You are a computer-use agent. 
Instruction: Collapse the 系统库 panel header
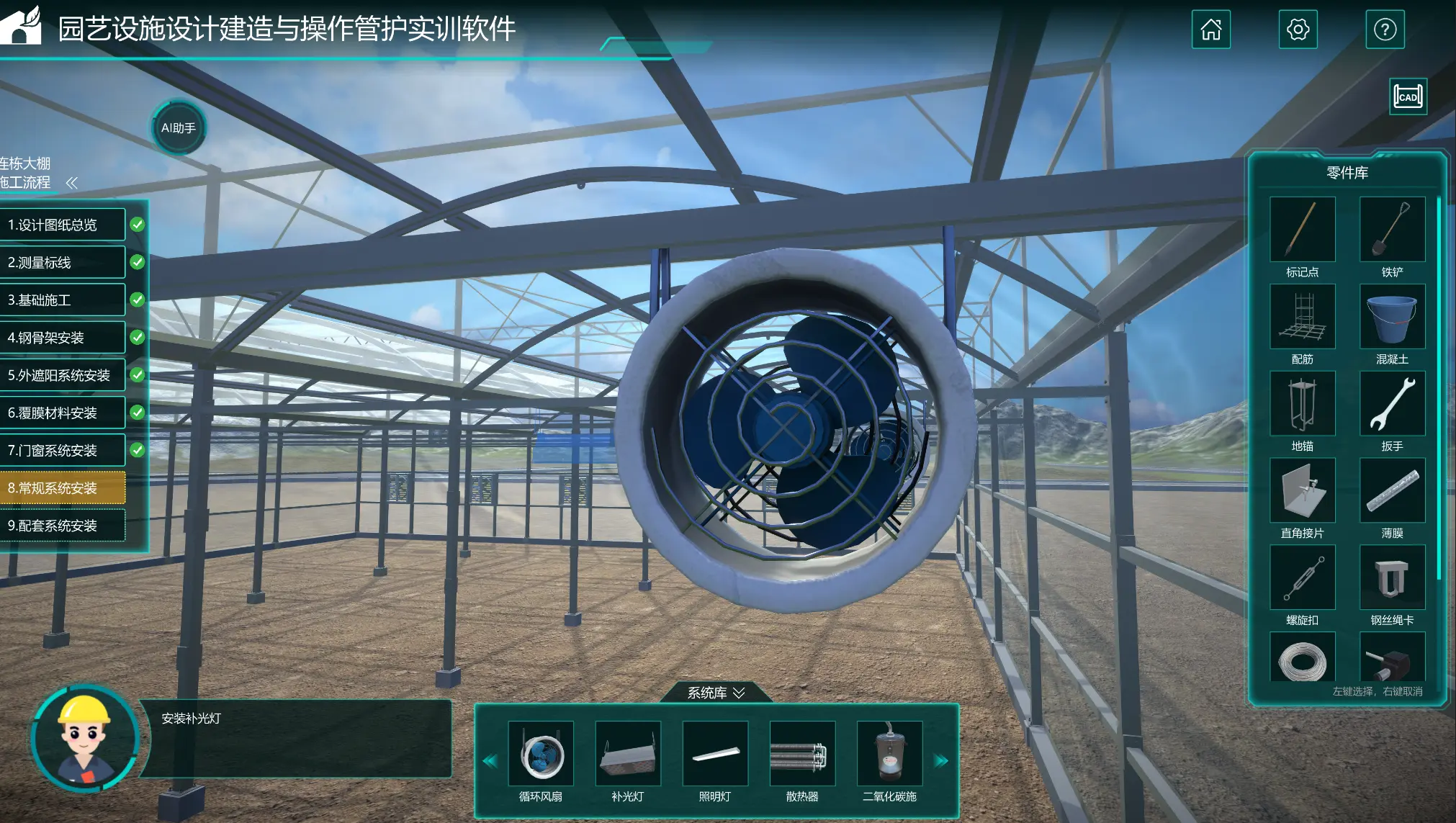[716, 693]
